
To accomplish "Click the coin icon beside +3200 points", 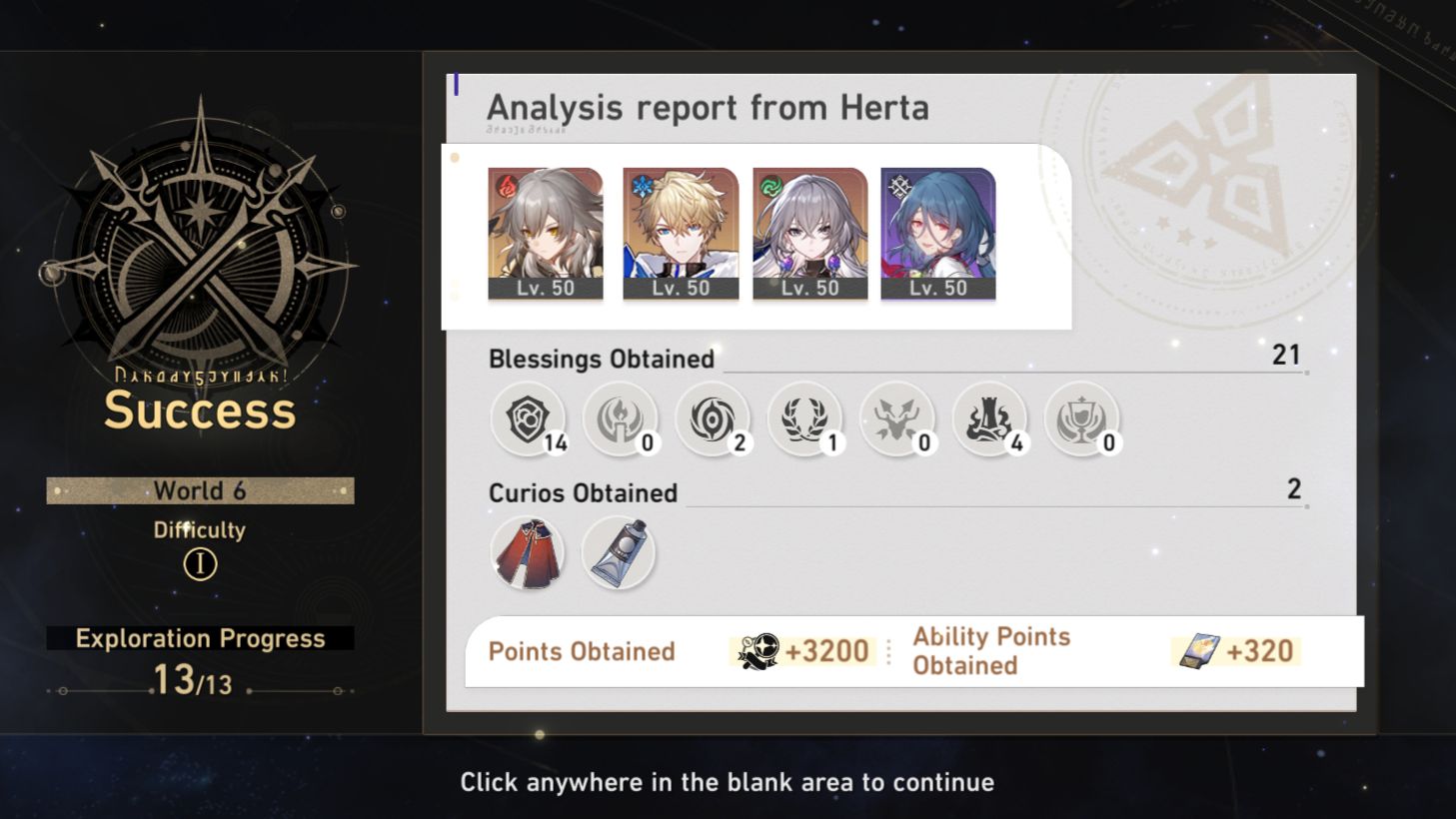I will [x=759, y=650].
